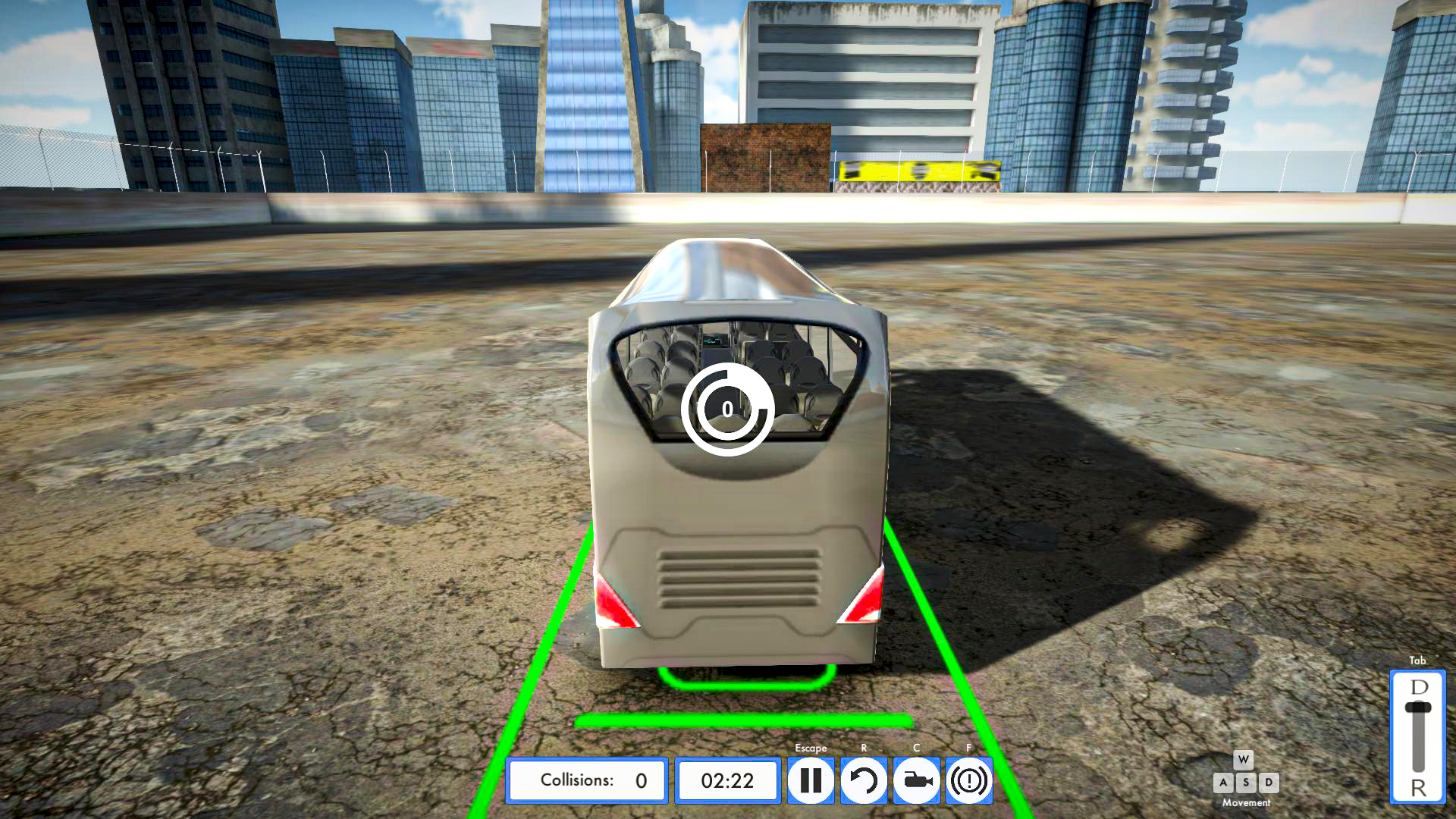The height and width of the screenshot is (819, 1456).
Task: Click the 02:22 timer display
Action: pos(726,780)
